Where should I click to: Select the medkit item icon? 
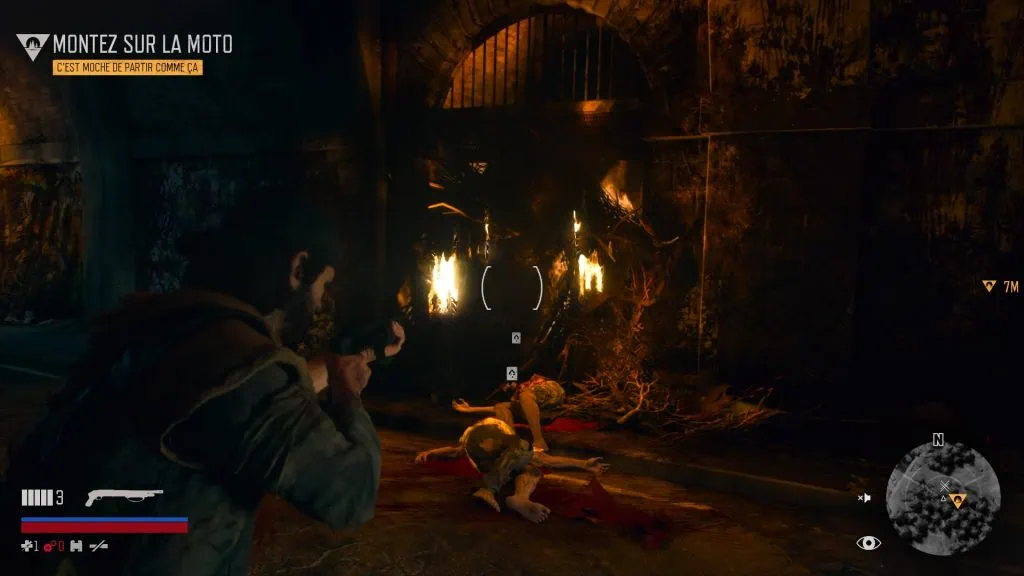click(x=29, y=546)
